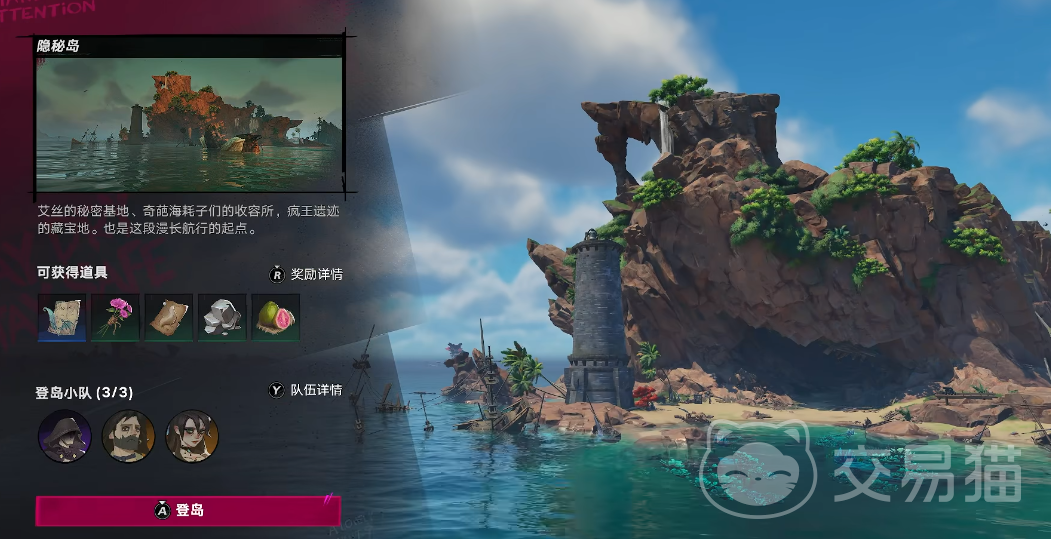1051x539 pixels.
Task: Select the treasure map item reward
Action: click(x=61, y=318)
